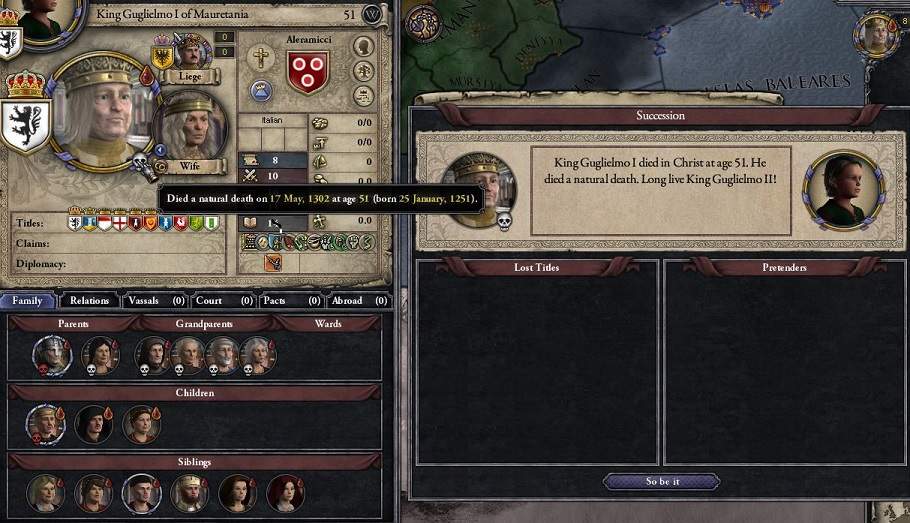Confirm succession with So be it
910x523 pixels.
[x=661, y=481]
